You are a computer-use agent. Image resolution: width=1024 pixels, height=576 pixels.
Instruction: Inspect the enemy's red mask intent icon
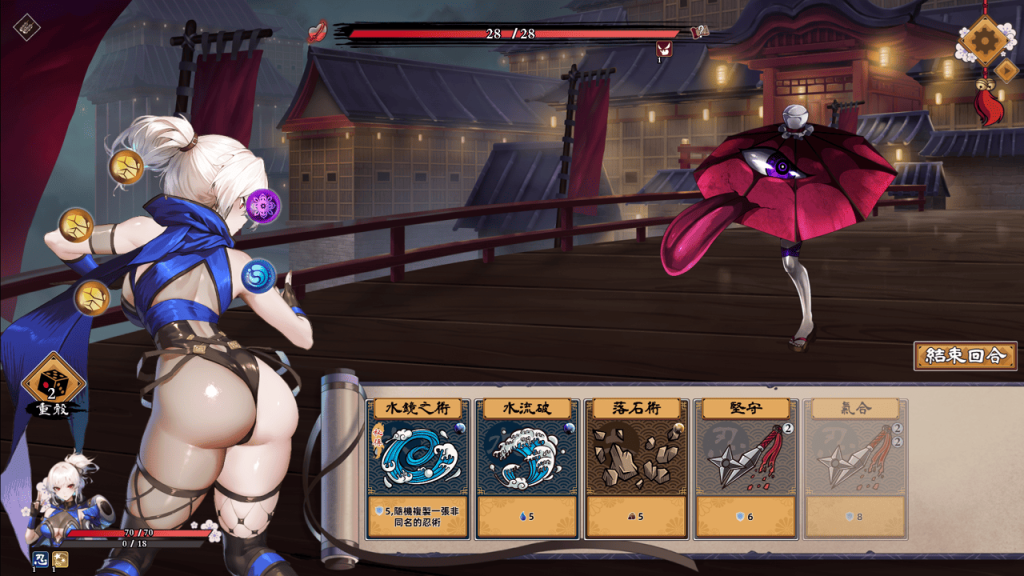(663, 49)
